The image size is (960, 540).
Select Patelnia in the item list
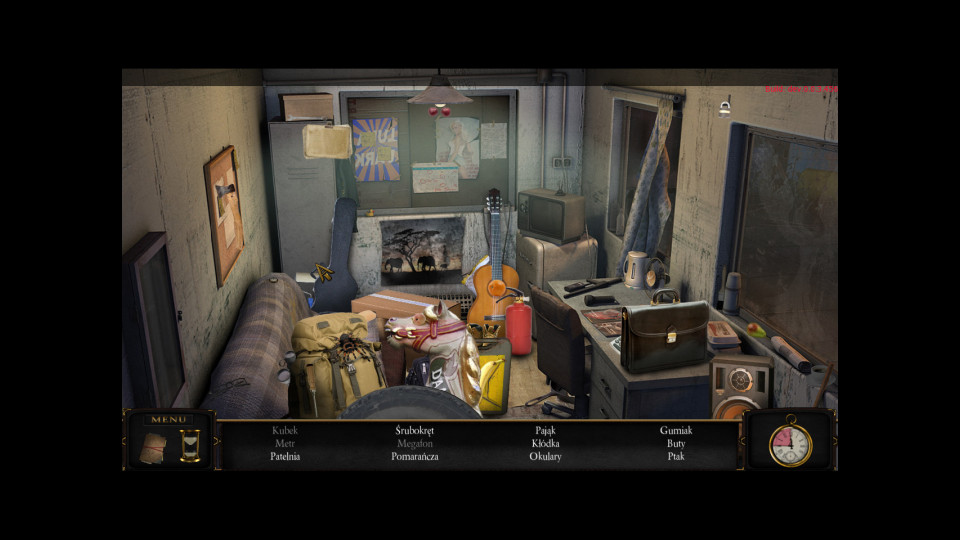click(285, 457)
